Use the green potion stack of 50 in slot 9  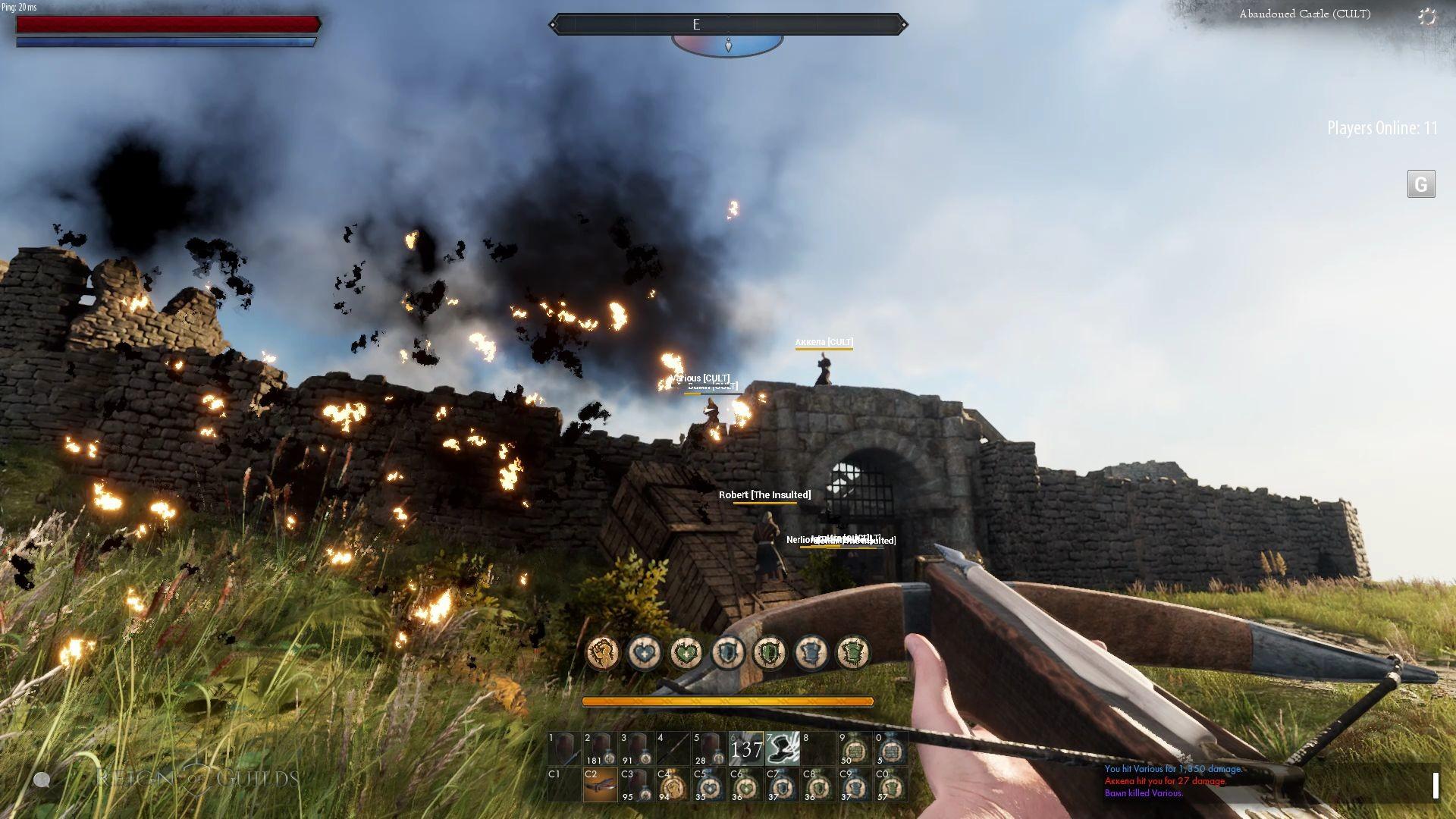point(855,748)
